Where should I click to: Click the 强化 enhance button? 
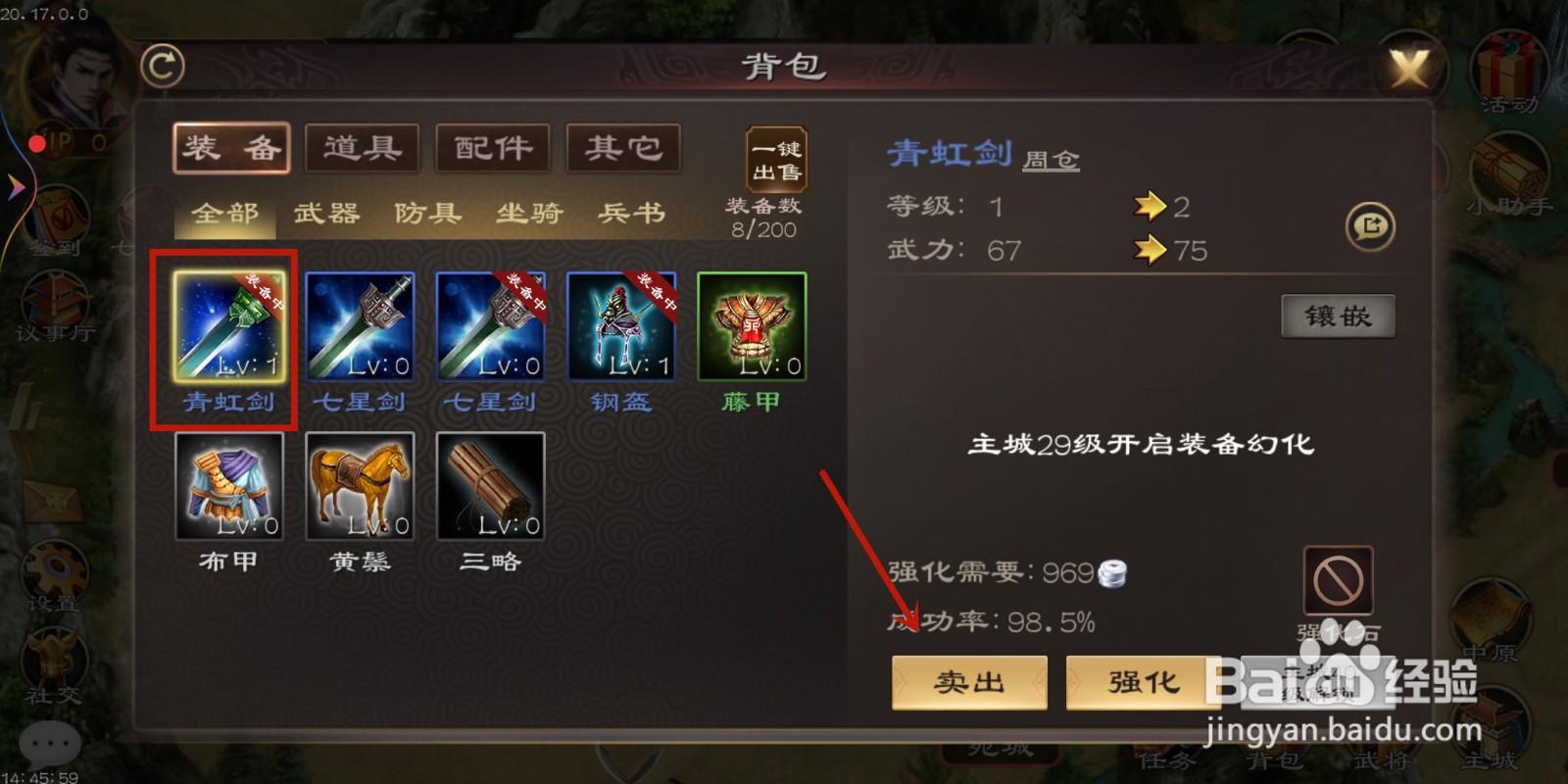(1141, 683)
